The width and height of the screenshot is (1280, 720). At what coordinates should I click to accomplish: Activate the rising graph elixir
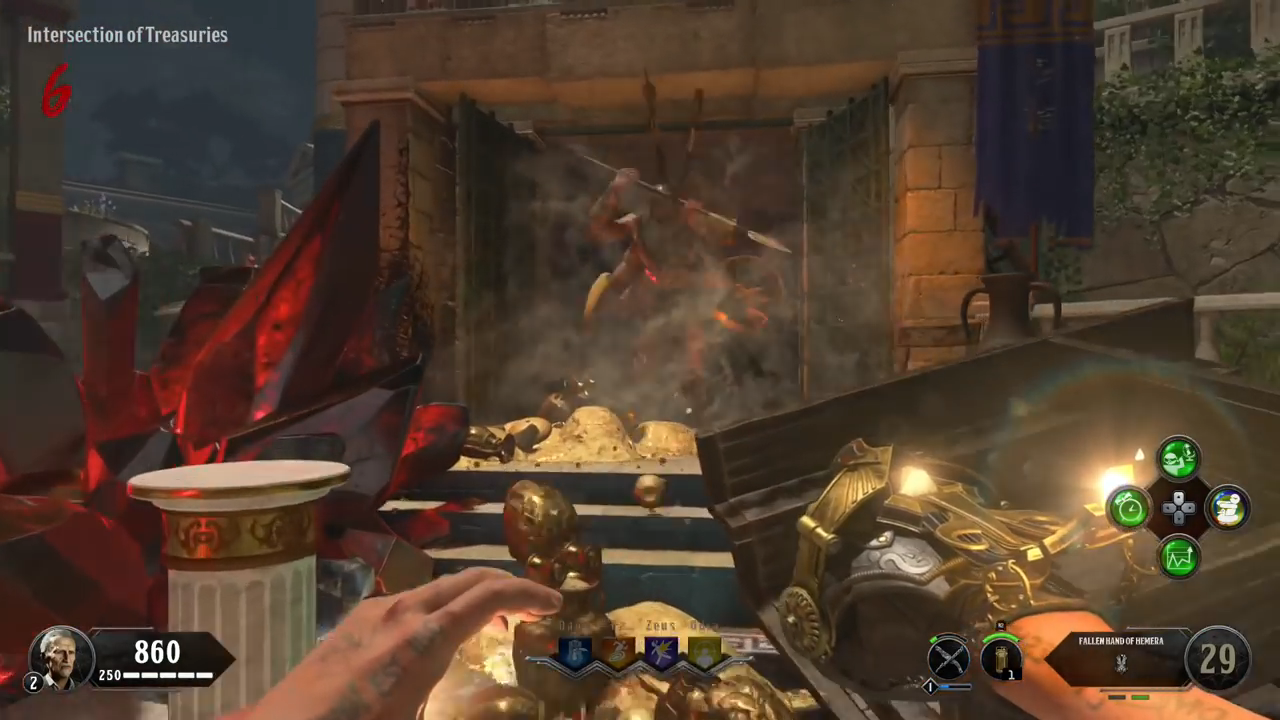click(1179, 557)
